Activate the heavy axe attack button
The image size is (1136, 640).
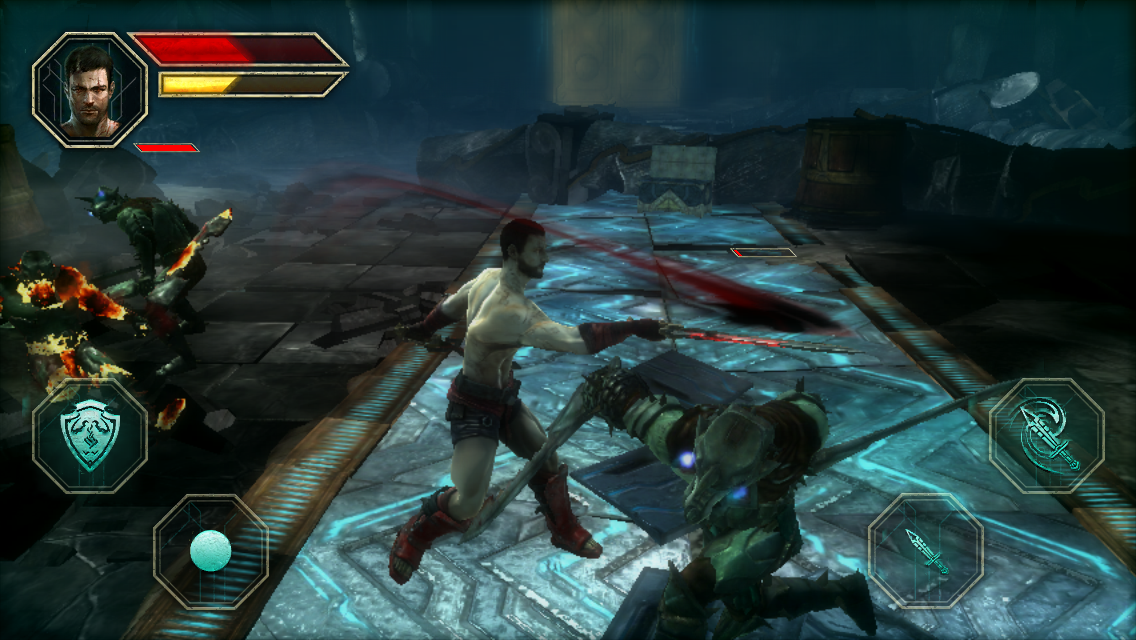pyautogui.click(x=1046, y=436)
